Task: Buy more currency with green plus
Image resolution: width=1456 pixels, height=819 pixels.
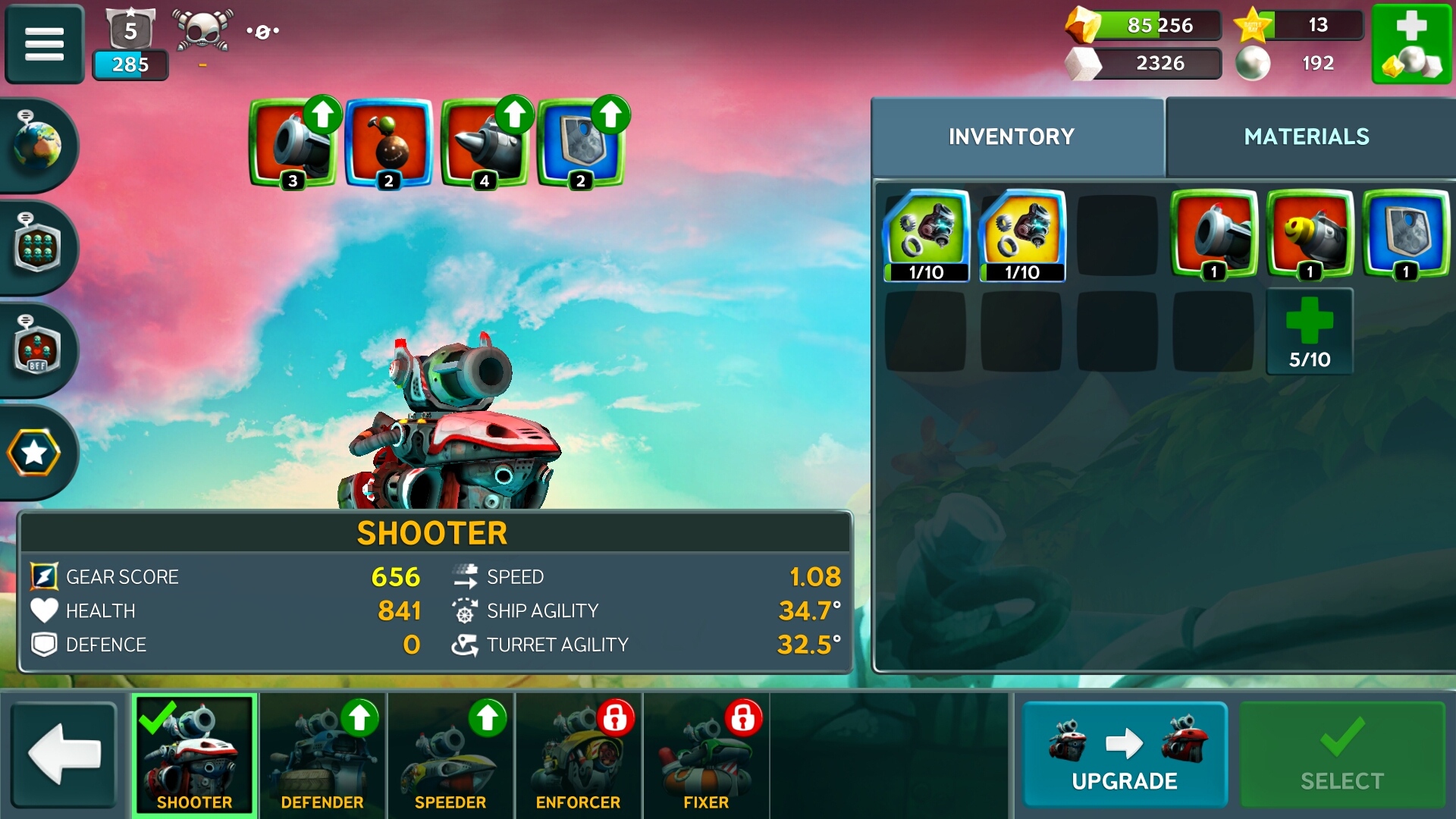Action: pyautogui.click(x=1410, y=43)
